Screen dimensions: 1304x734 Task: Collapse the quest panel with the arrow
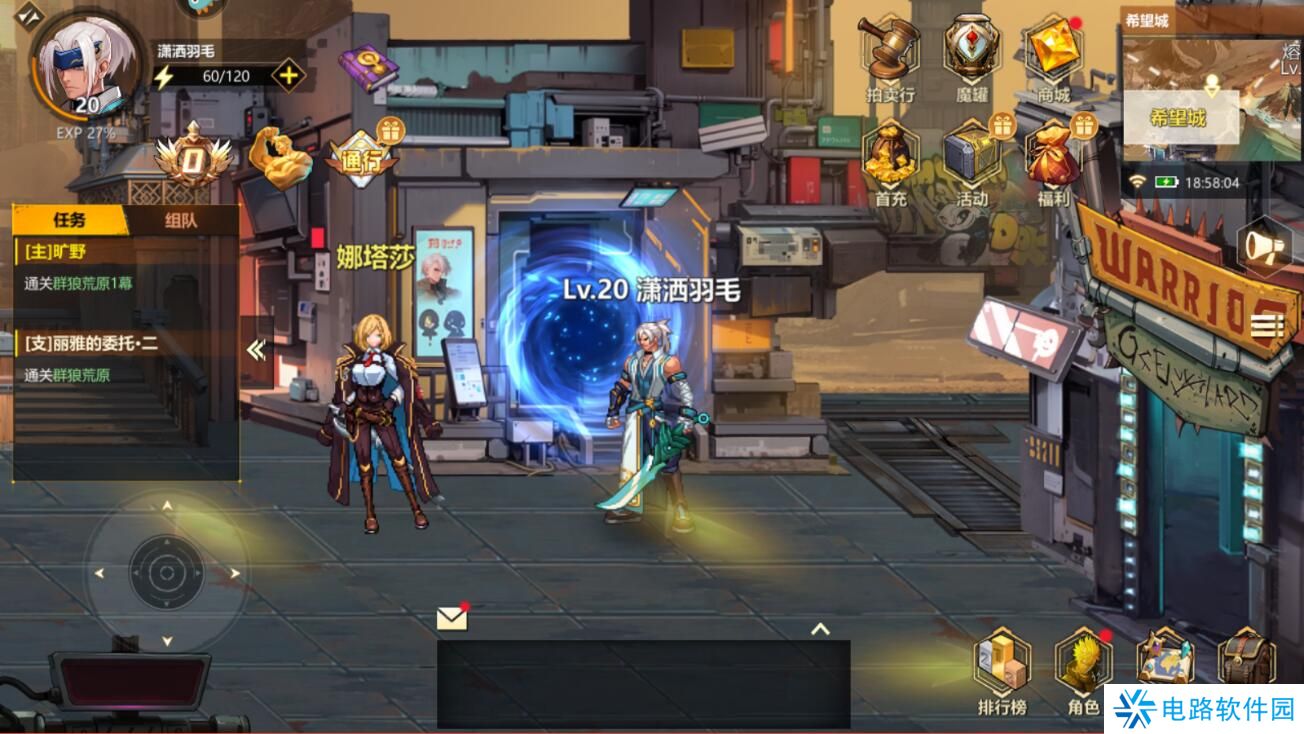256,349
